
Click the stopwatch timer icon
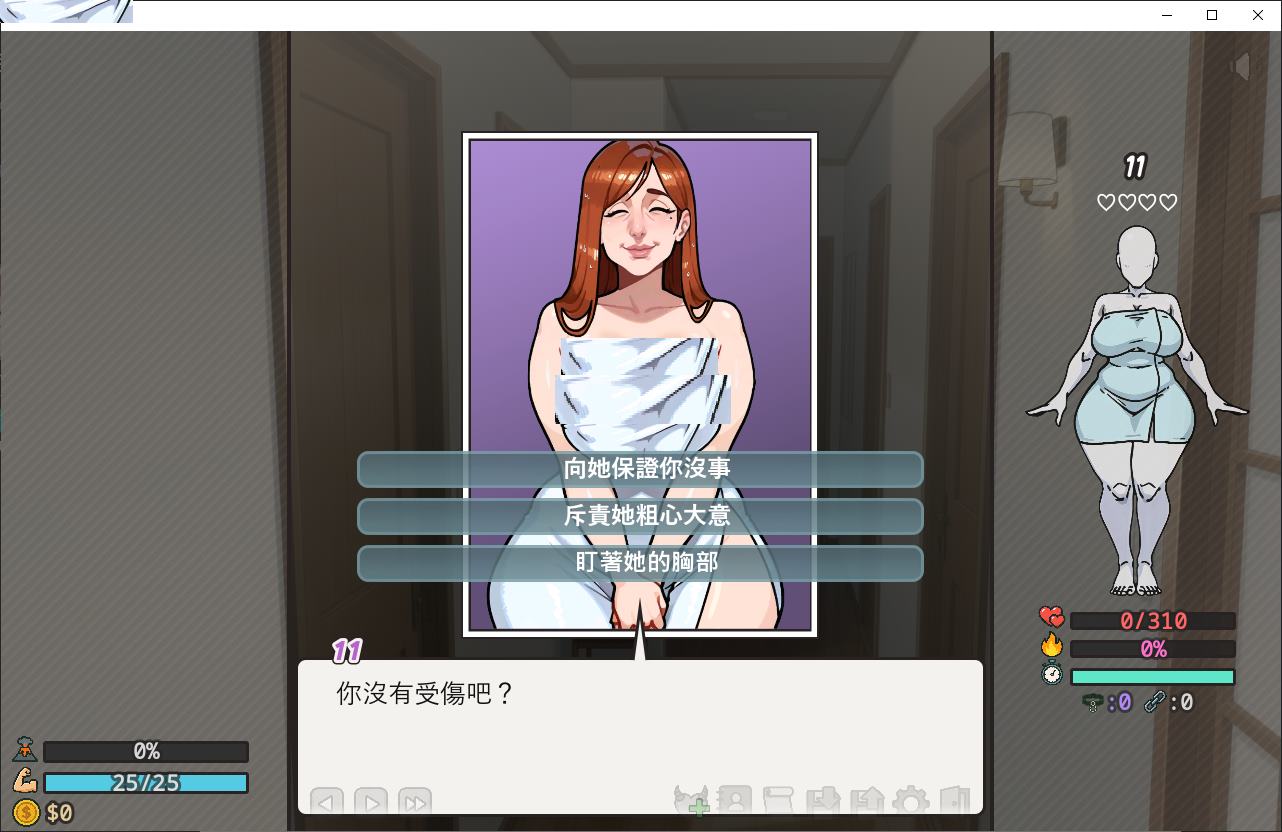point(1051,675)
